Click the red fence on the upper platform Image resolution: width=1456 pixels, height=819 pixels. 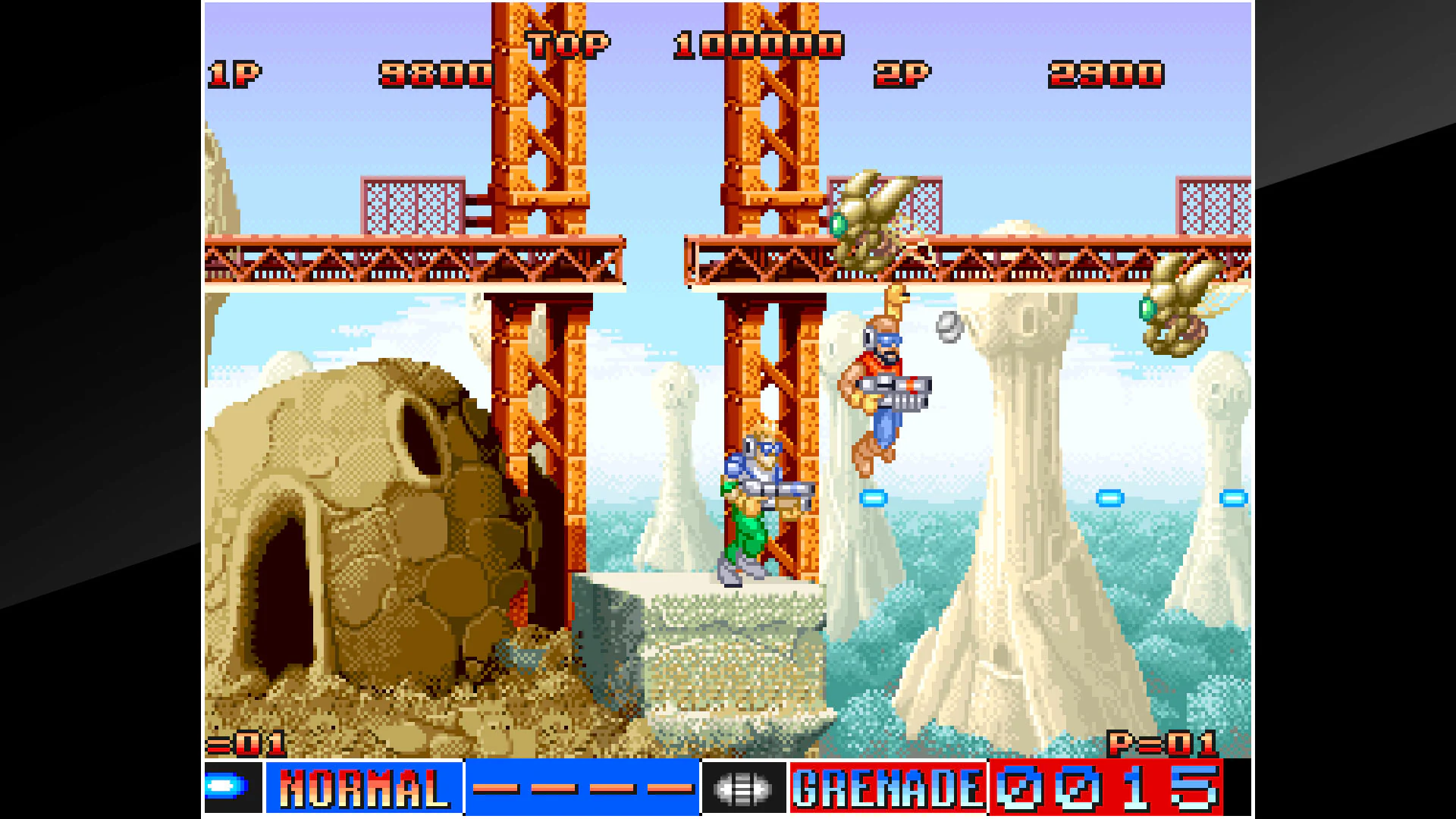click(413, 205)
